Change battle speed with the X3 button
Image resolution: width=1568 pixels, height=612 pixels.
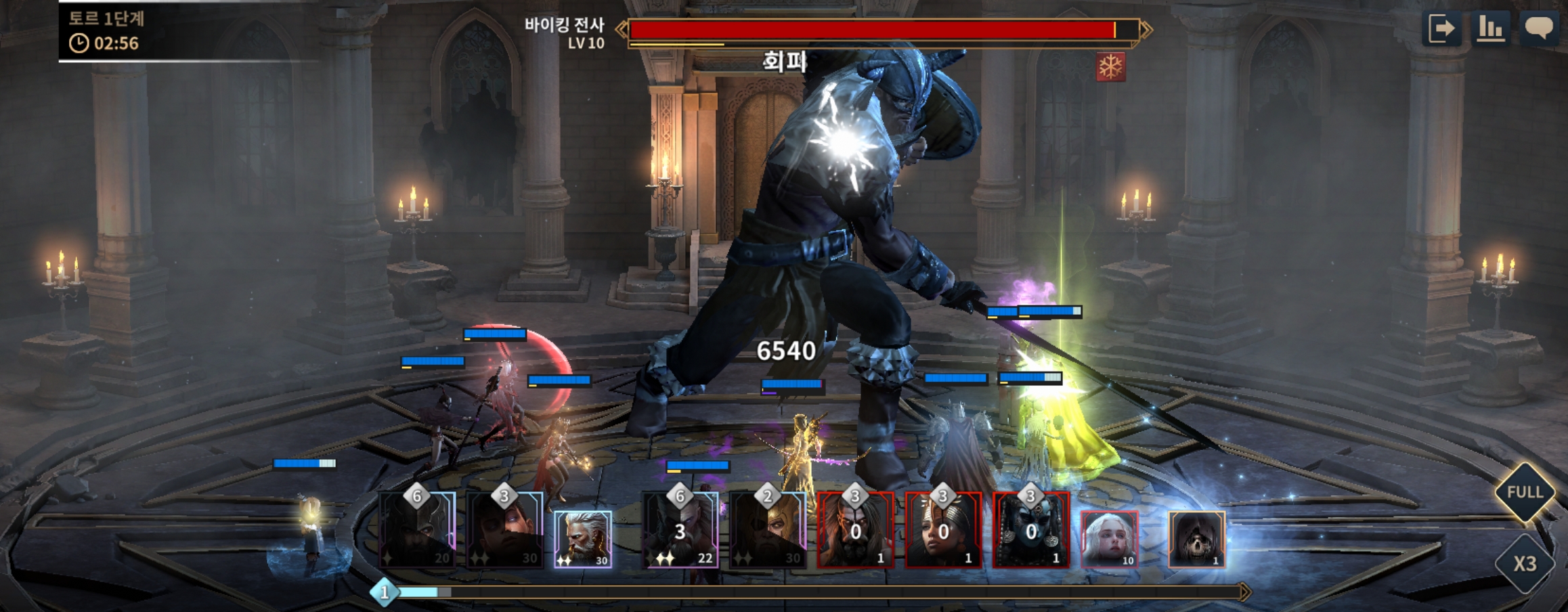[1524, 563]
